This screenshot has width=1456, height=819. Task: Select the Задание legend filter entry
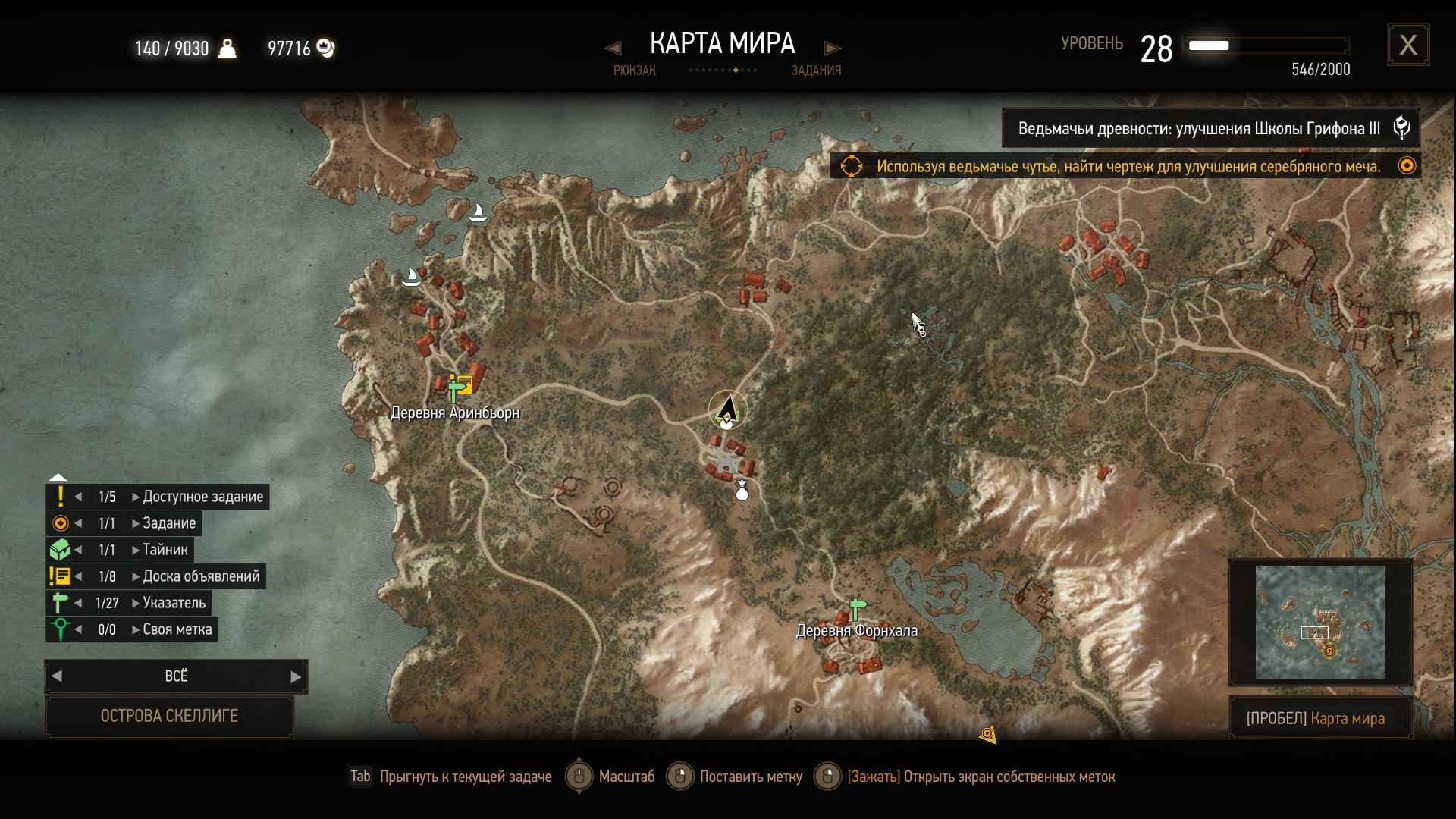tap(169, 523)
